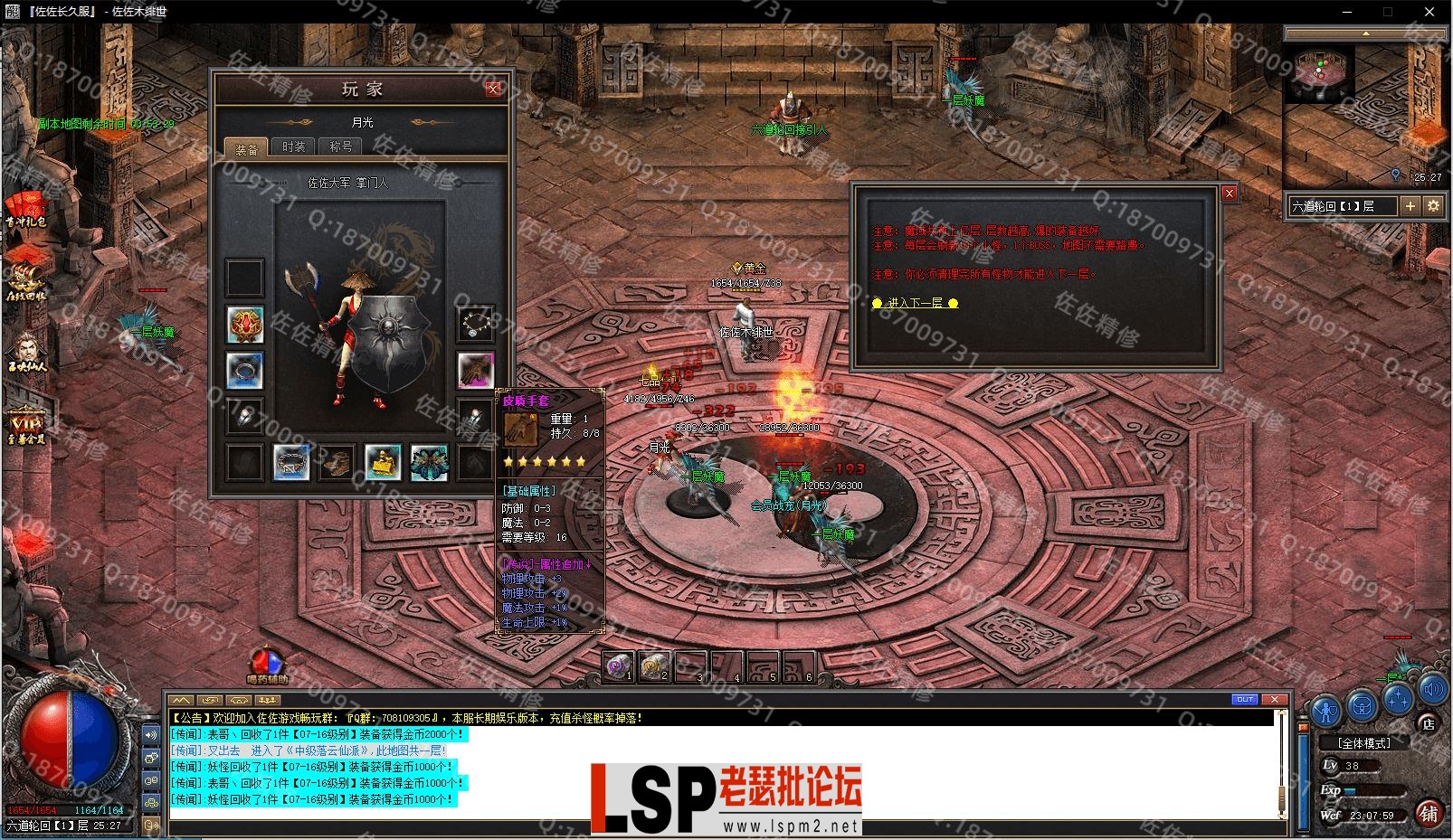Open the 店 shop icon near the minimap stats

click(1429, 723)
